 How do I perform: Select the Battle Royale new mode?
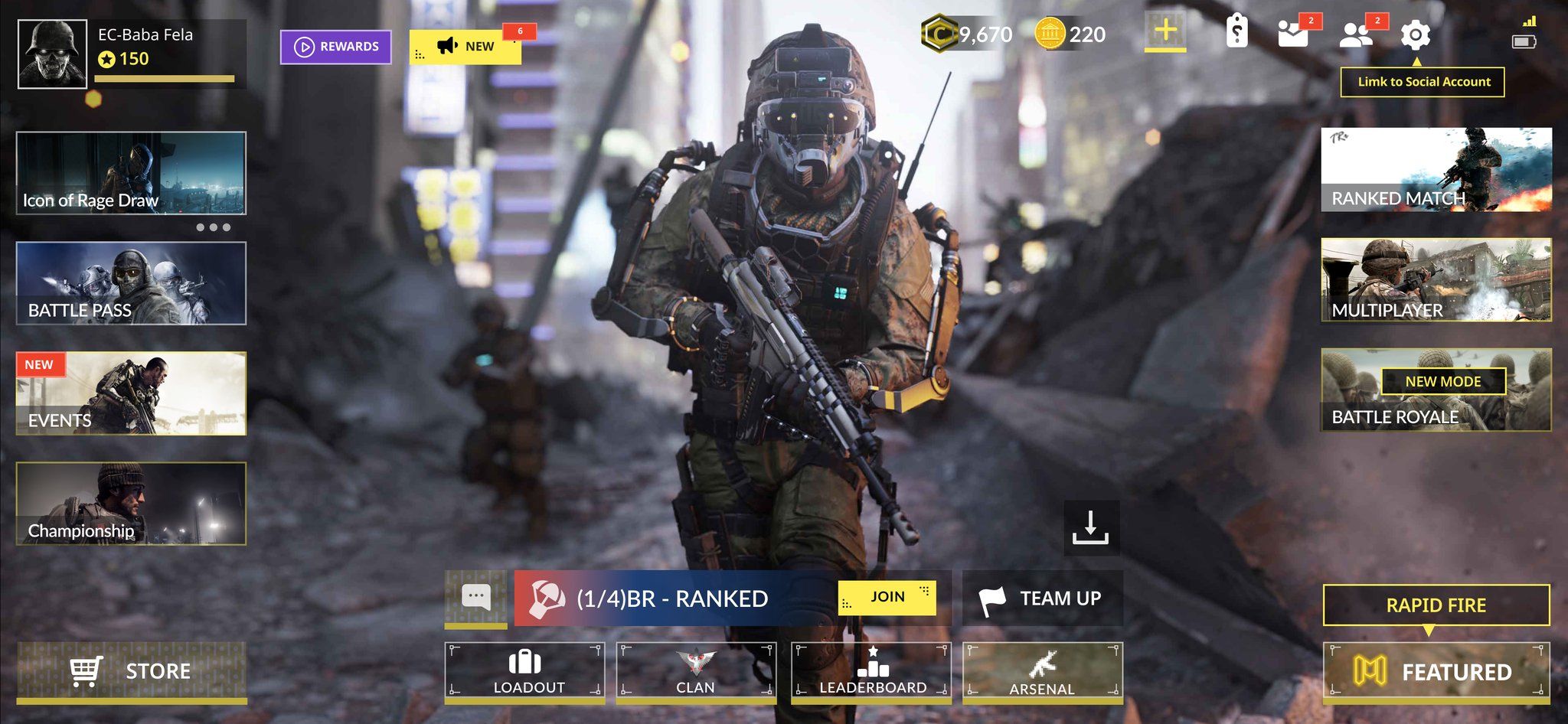[x=1437, y=390]
